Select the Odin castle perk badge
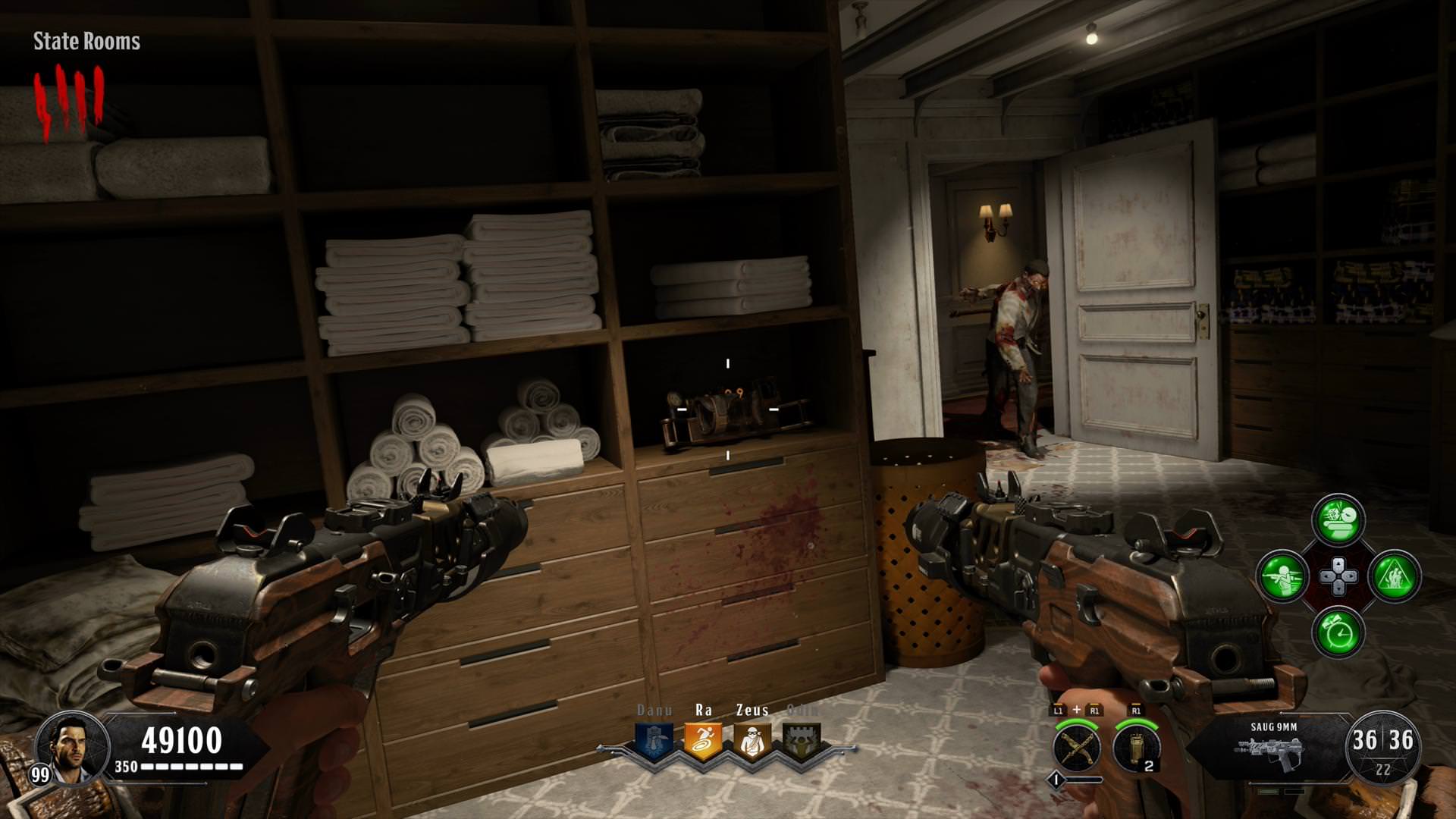The height and width of the screenshot is (819, 1456). [802, 741]
